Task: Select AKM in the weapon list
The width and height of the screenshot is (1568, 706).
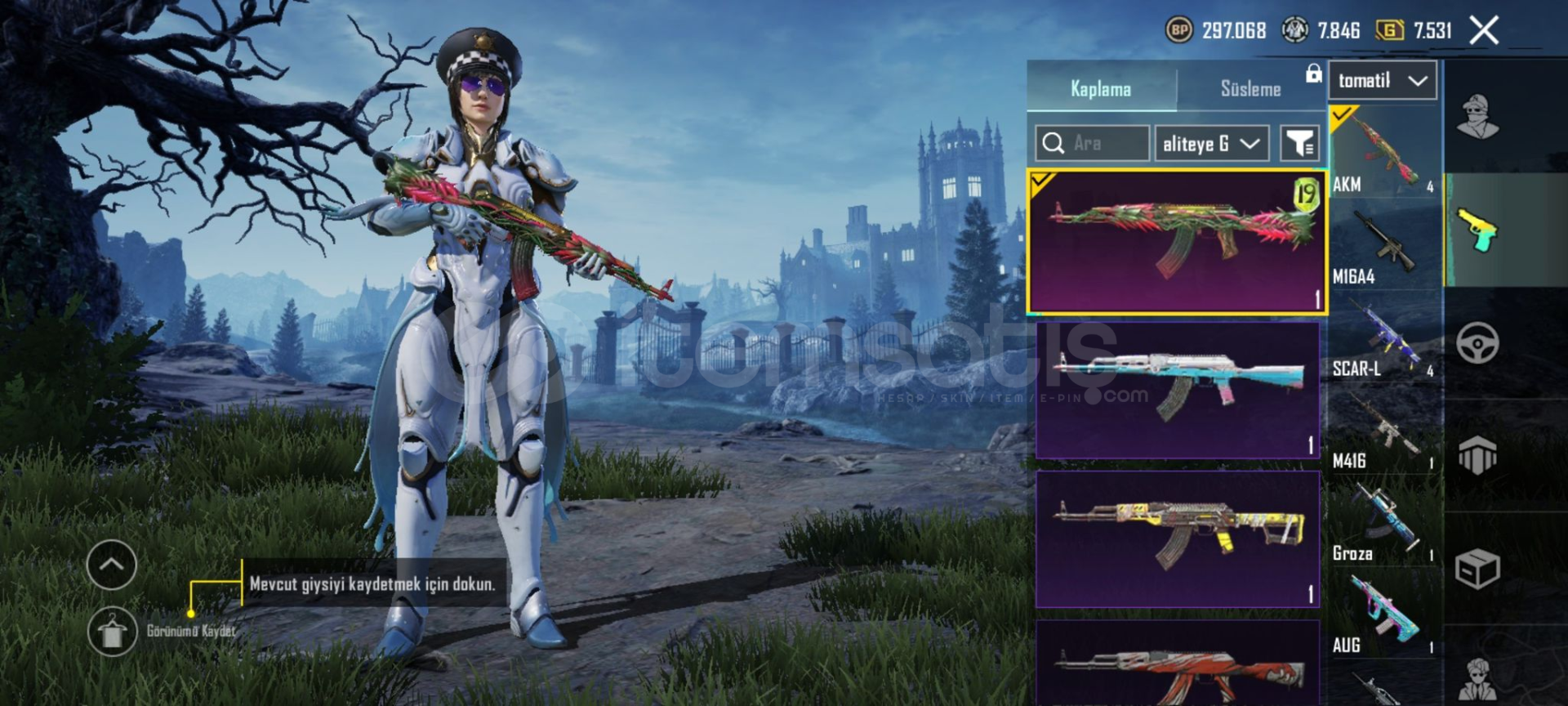Action: [x=1383, y=152]
